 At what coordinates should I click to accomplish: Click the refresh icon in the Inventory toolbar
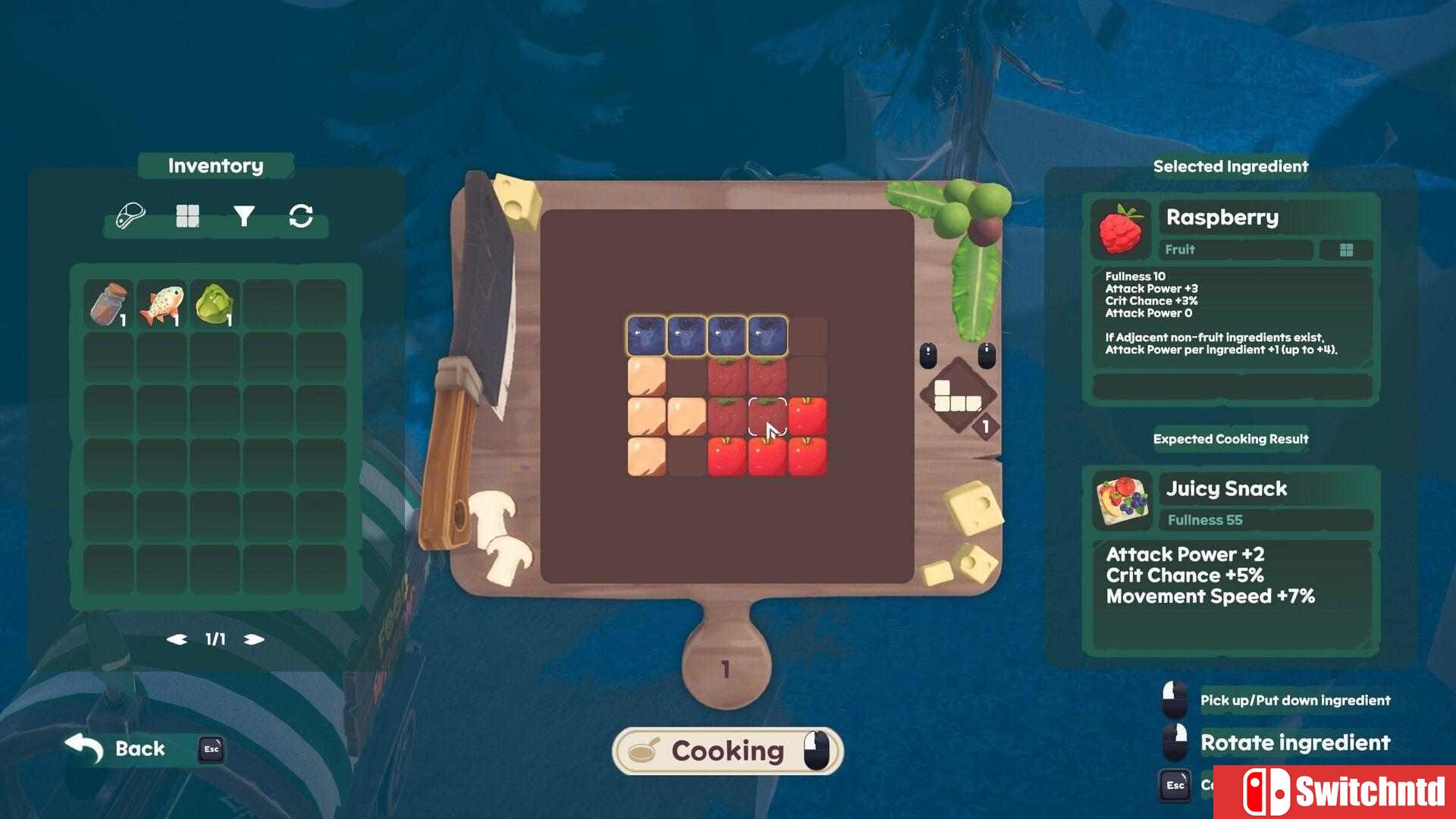(x=301, y=215)
